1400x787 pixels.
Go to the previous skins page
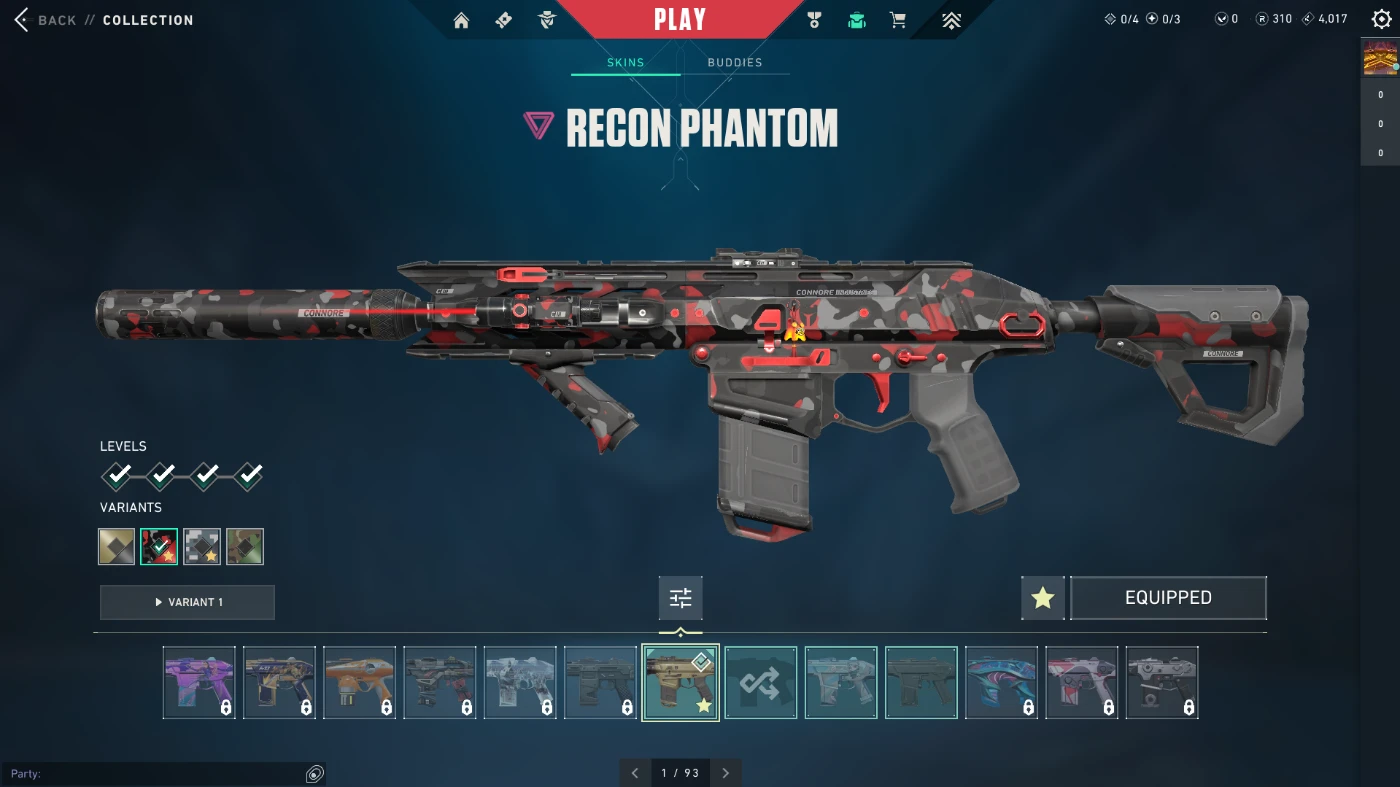[635, 773]
